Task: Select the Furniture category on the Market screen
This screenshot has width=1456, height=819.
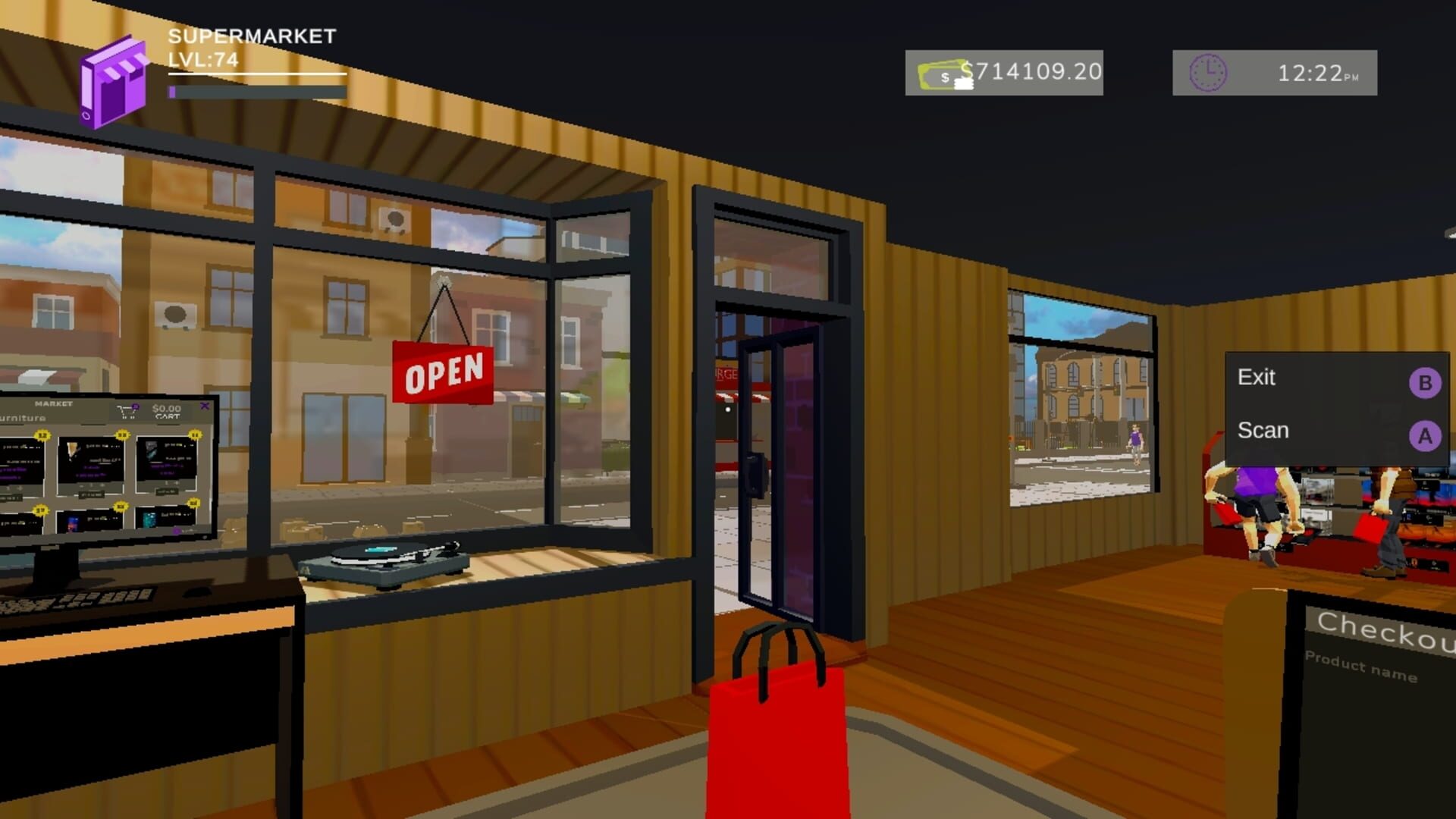Action: coord(22,418)
